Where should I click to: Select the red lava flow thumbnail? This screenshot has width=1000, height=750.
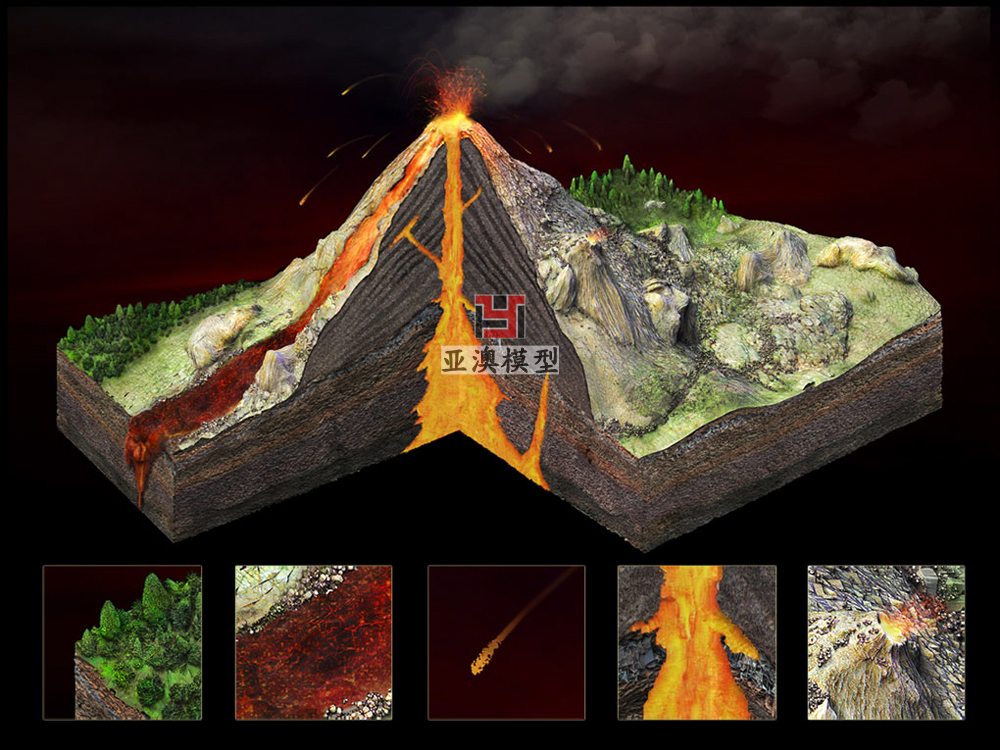click(x=313, y=642)
